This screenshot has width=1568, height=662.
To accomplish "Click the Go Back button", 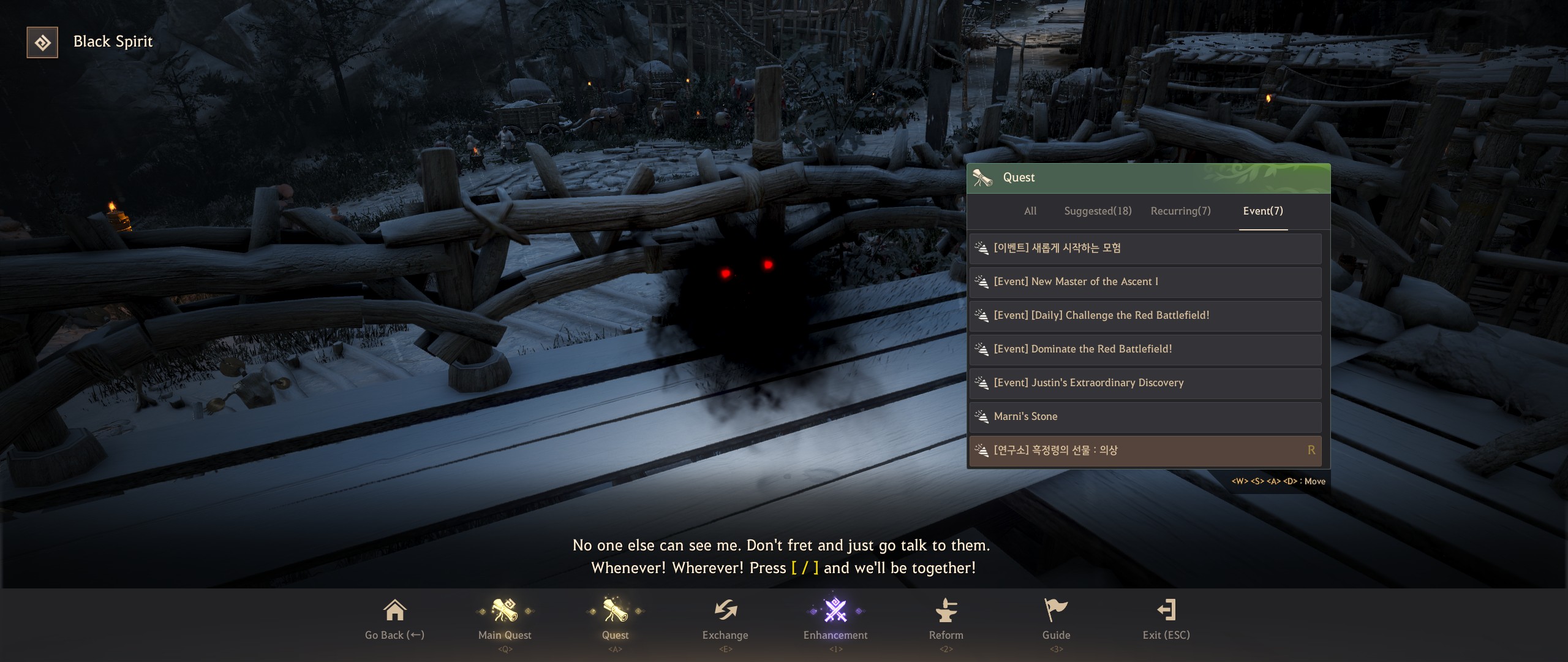I will pyautogui.click(x=394, y=619).
